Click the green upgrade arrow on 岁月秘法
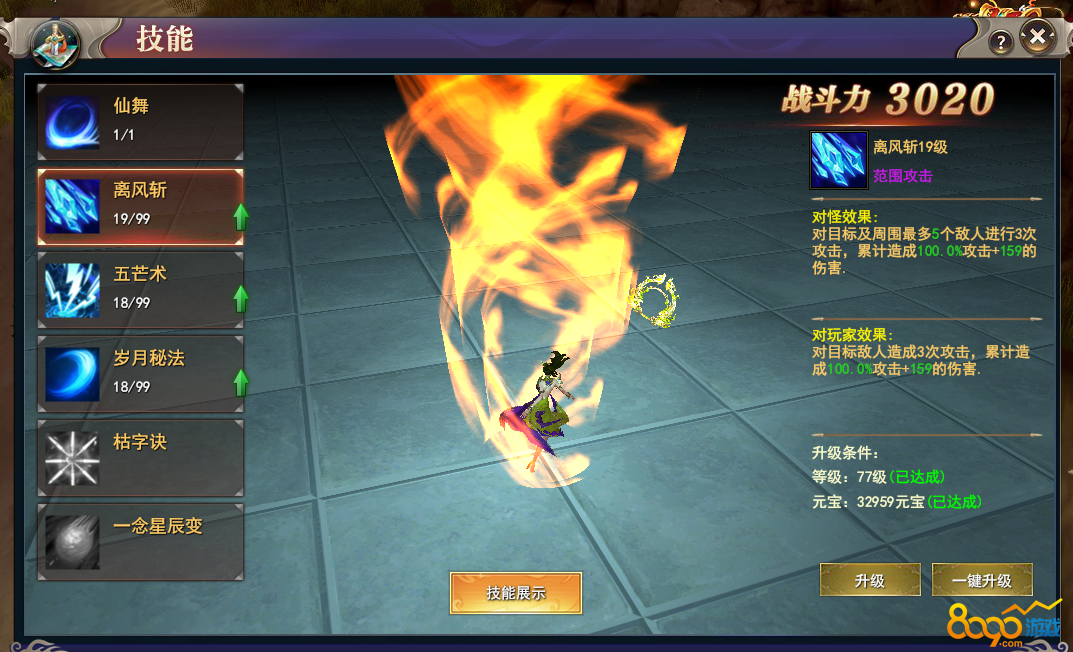The image size is (1073, 652). point(241,381)
